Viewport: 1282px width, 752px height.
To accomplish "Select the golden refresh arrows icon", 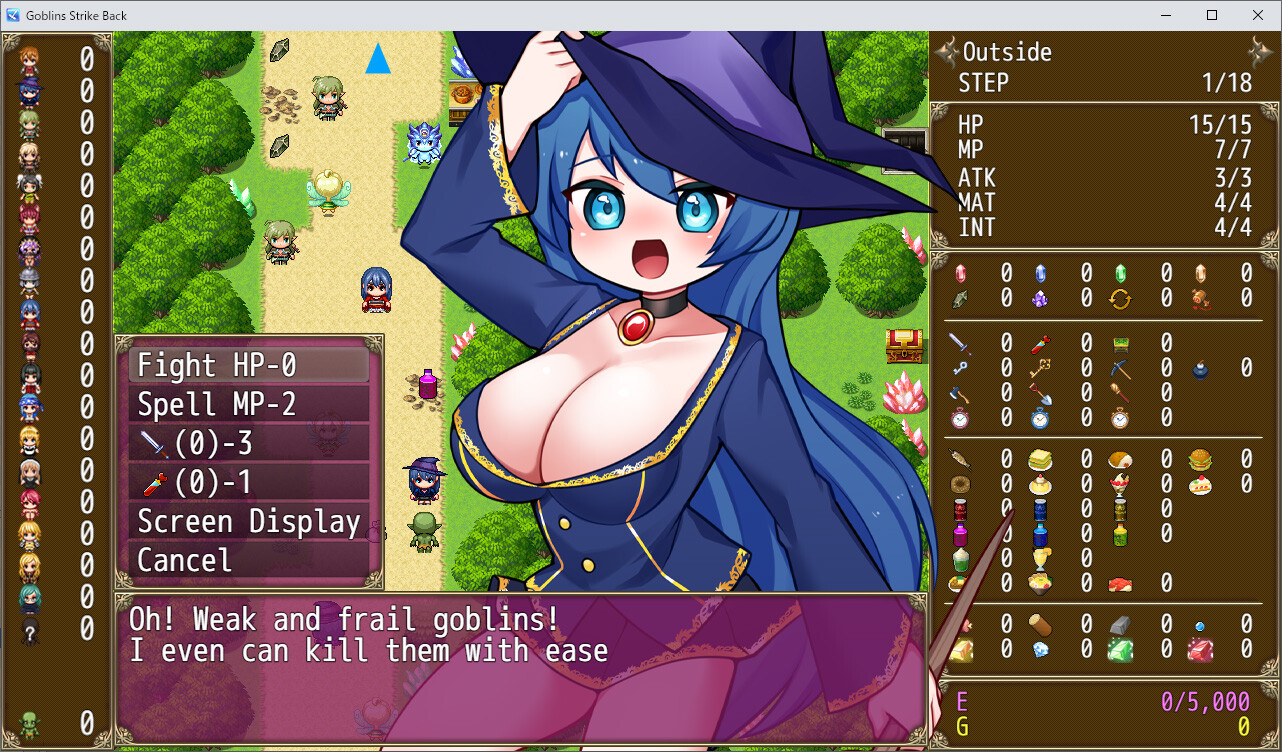I will 1119,299.
